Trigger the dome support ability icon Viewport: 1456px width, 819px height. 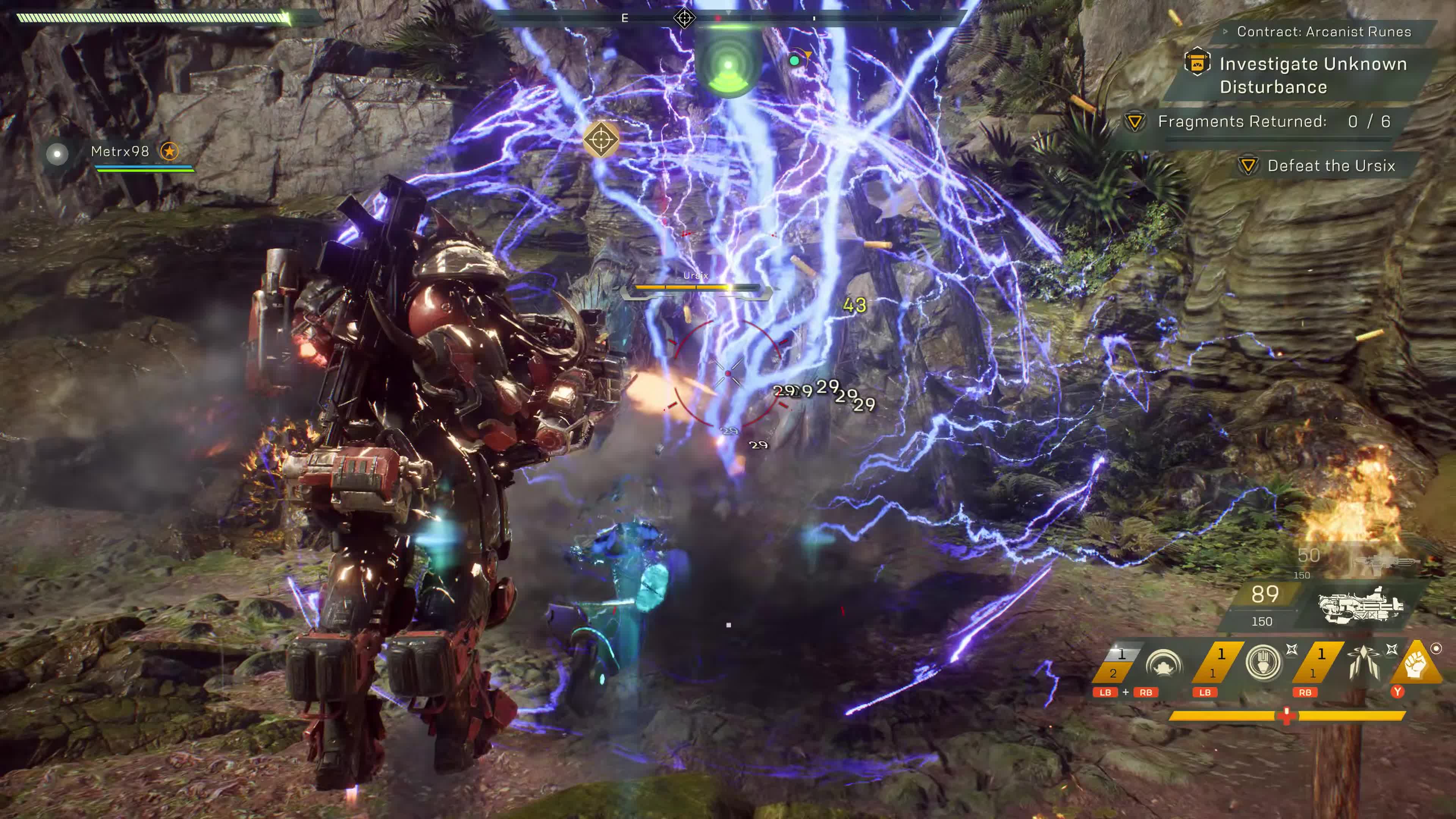1163,664
